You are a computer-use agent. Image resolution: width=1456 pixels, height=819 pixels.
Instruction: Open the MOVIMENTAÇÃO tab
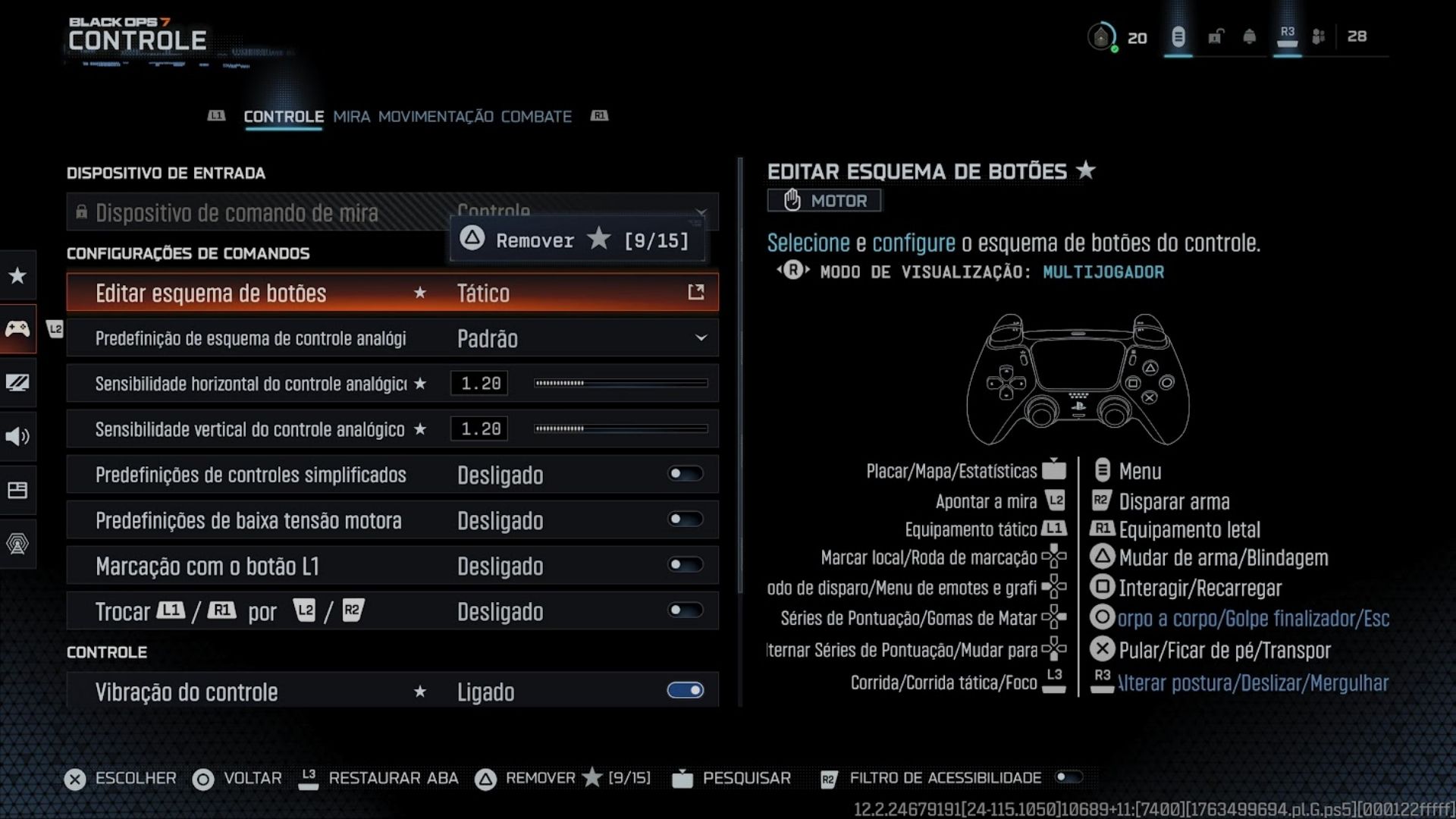pyautogui.click(x=435, y=117)
